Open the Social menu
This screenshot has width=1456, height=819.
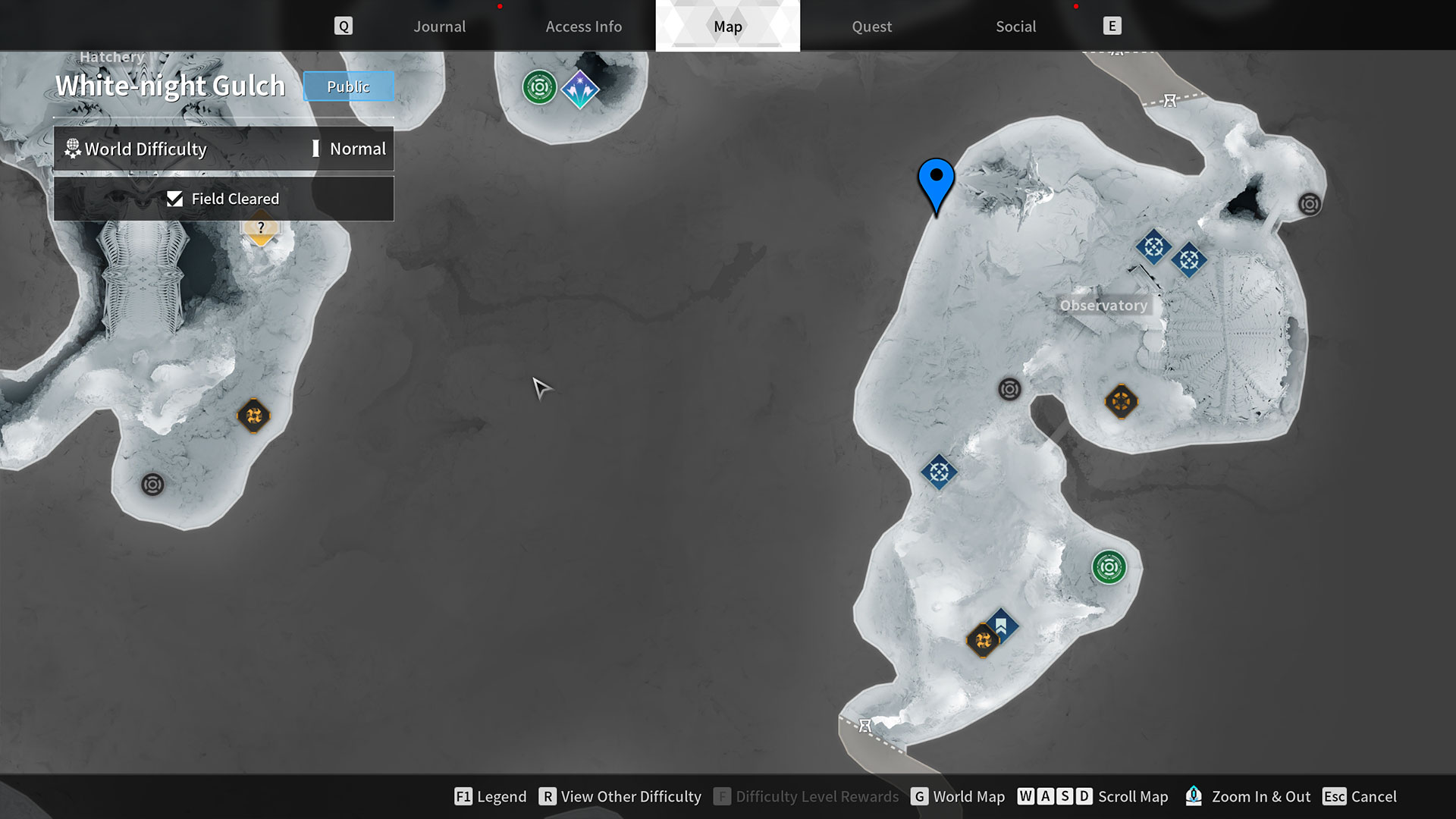pos(1015,26)
